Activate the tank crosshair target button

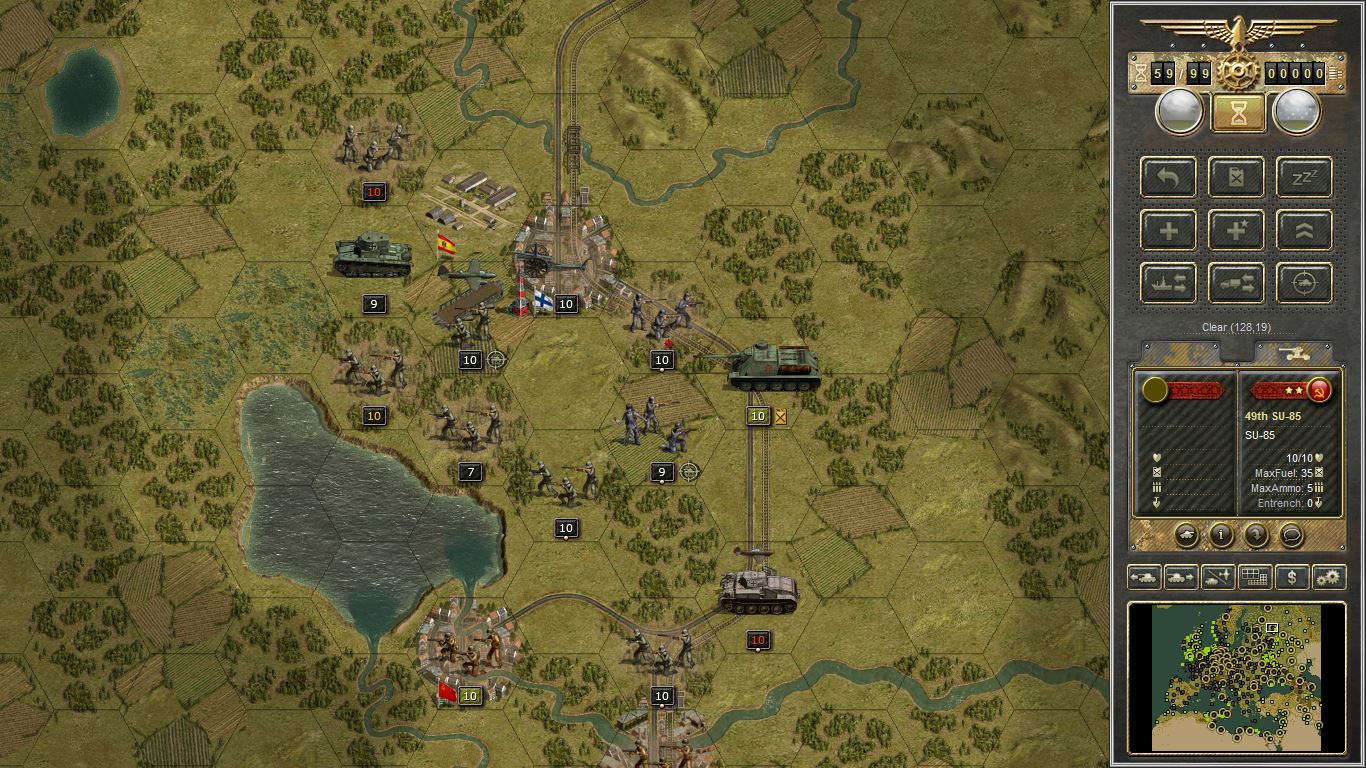[x=1304, y=284]
